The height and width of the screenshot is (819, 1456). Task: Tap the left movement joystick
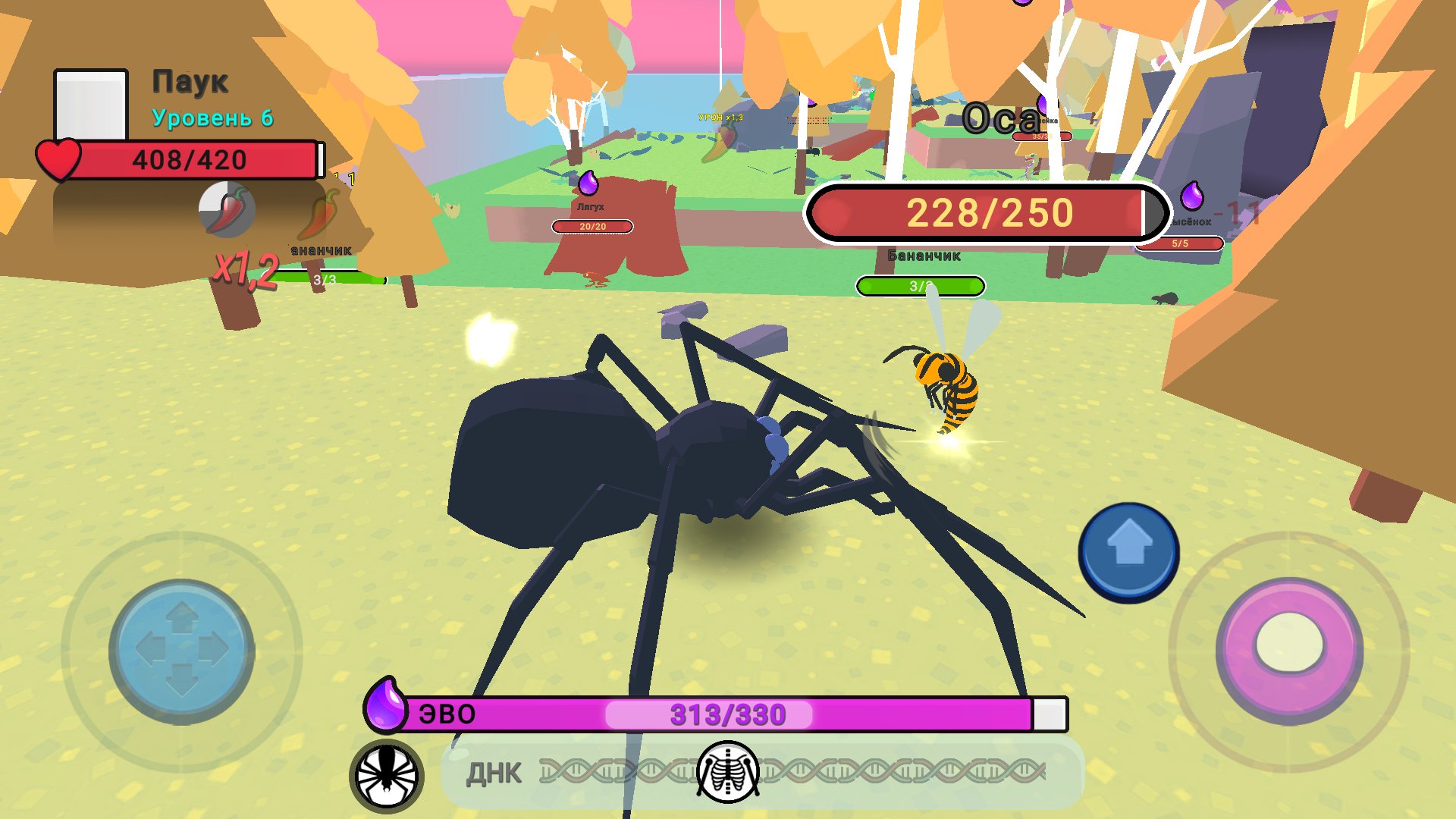pos(180,648)
